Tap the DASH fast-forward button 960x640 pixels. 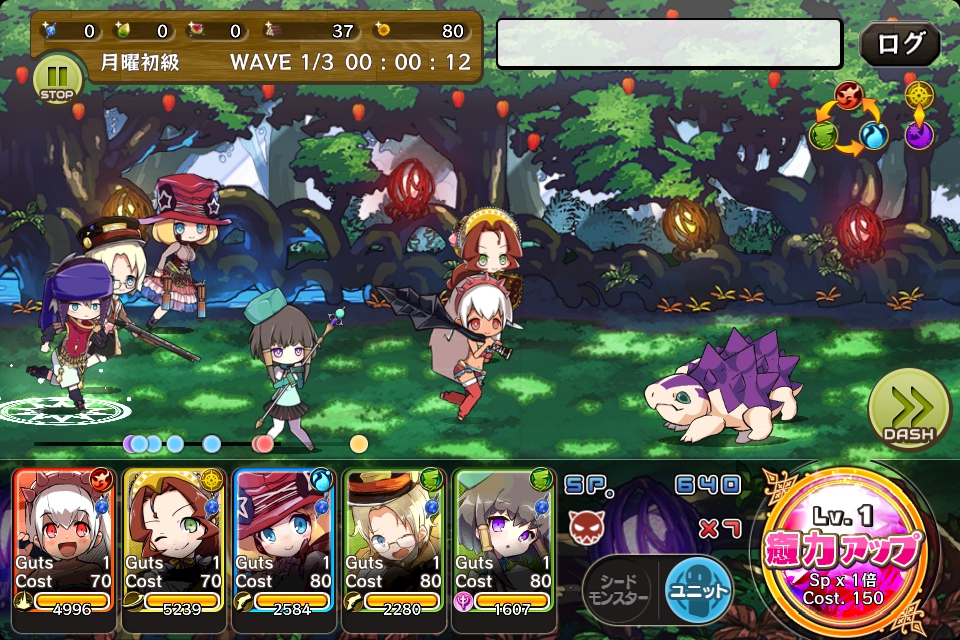[908, 408]
